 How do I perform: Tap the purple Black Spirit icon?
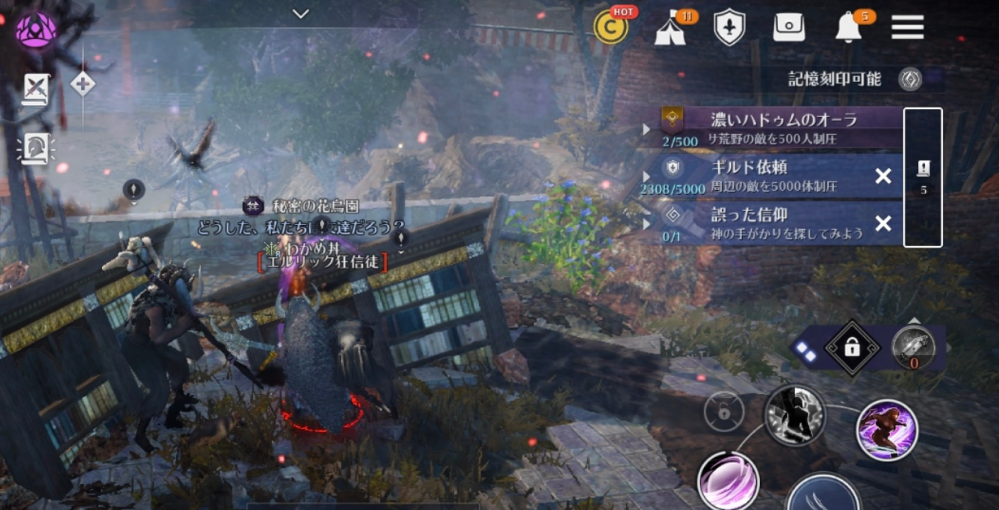[x=36, y=29]
